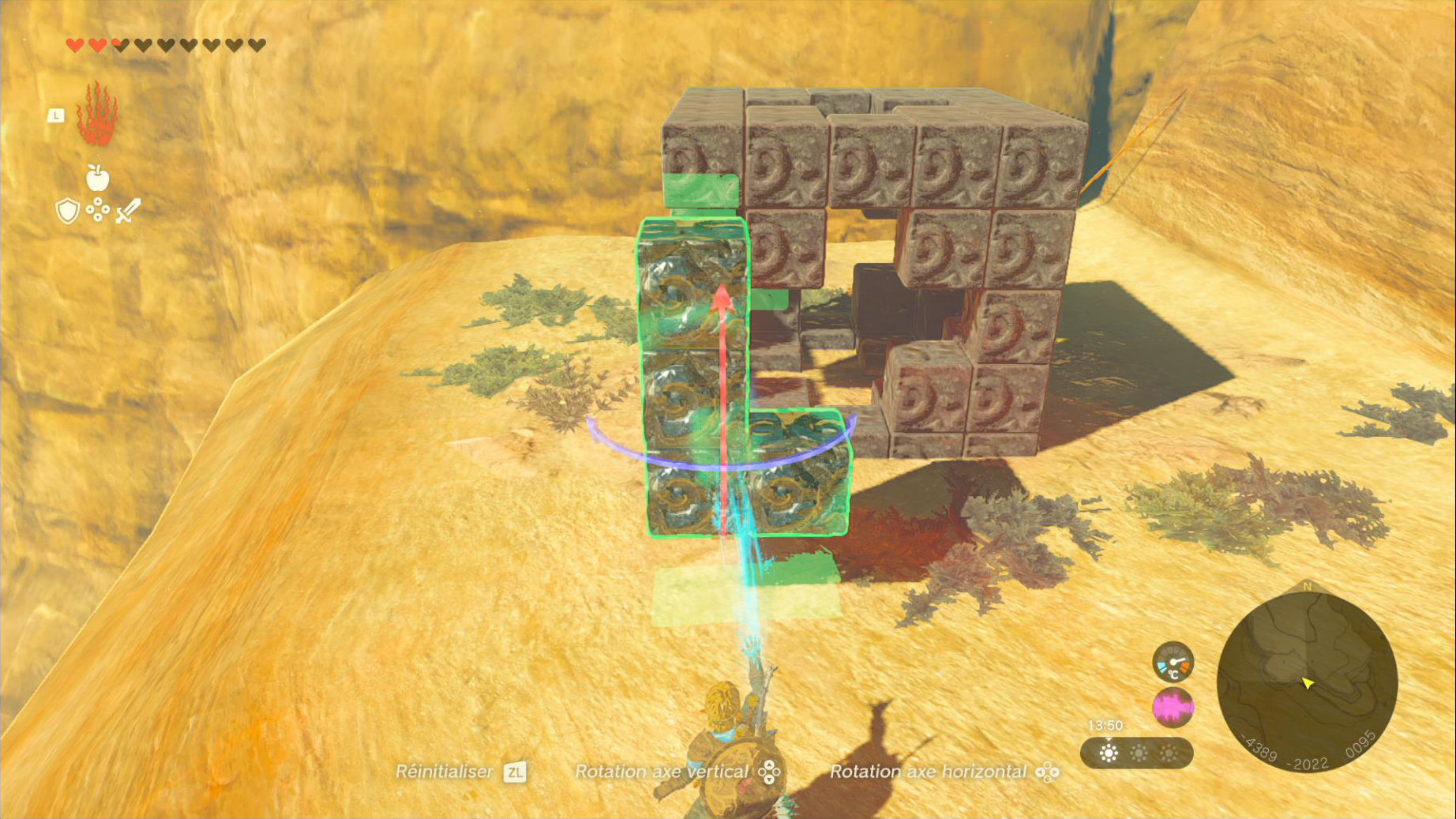The width and height of the screenshot is (1456, 819).
Task: Select the red Ultrahand ability icon
Action: point(97,115)
